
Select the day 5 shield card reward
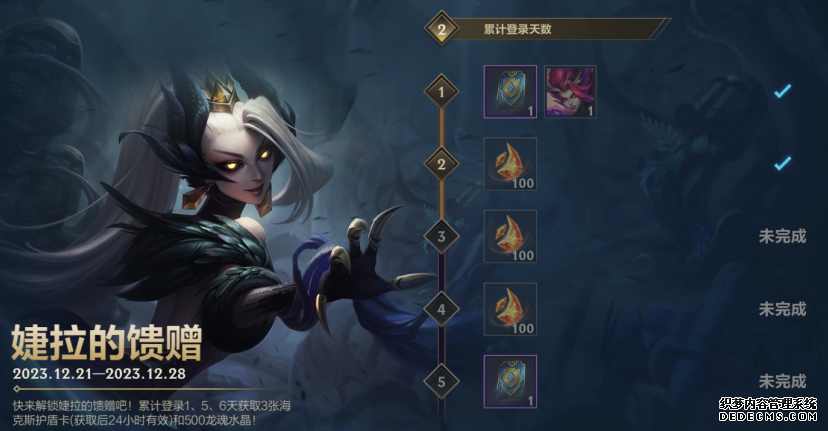pos(510,381)
